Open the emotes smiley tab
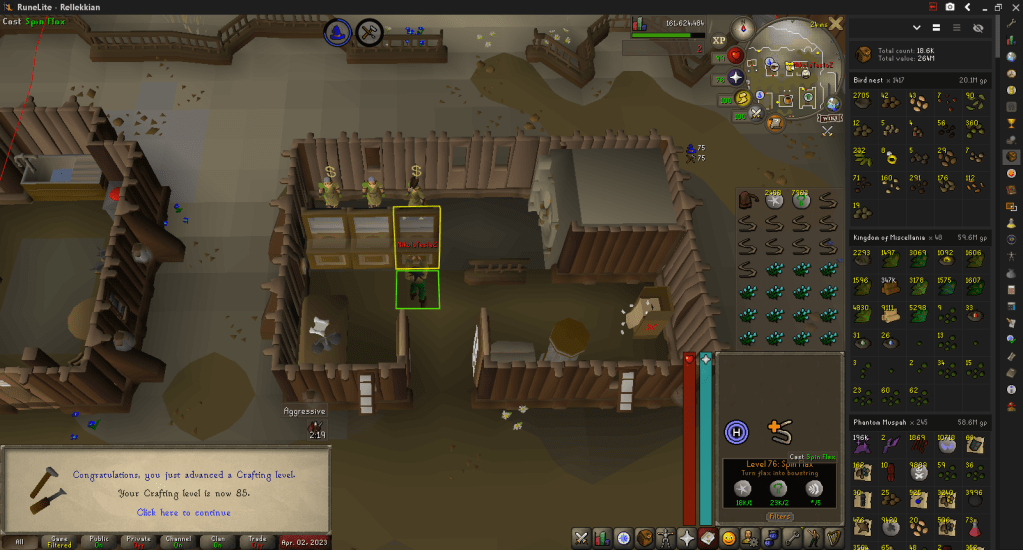The width and height of the screenshot is (1023, 550). pos(729,538)
